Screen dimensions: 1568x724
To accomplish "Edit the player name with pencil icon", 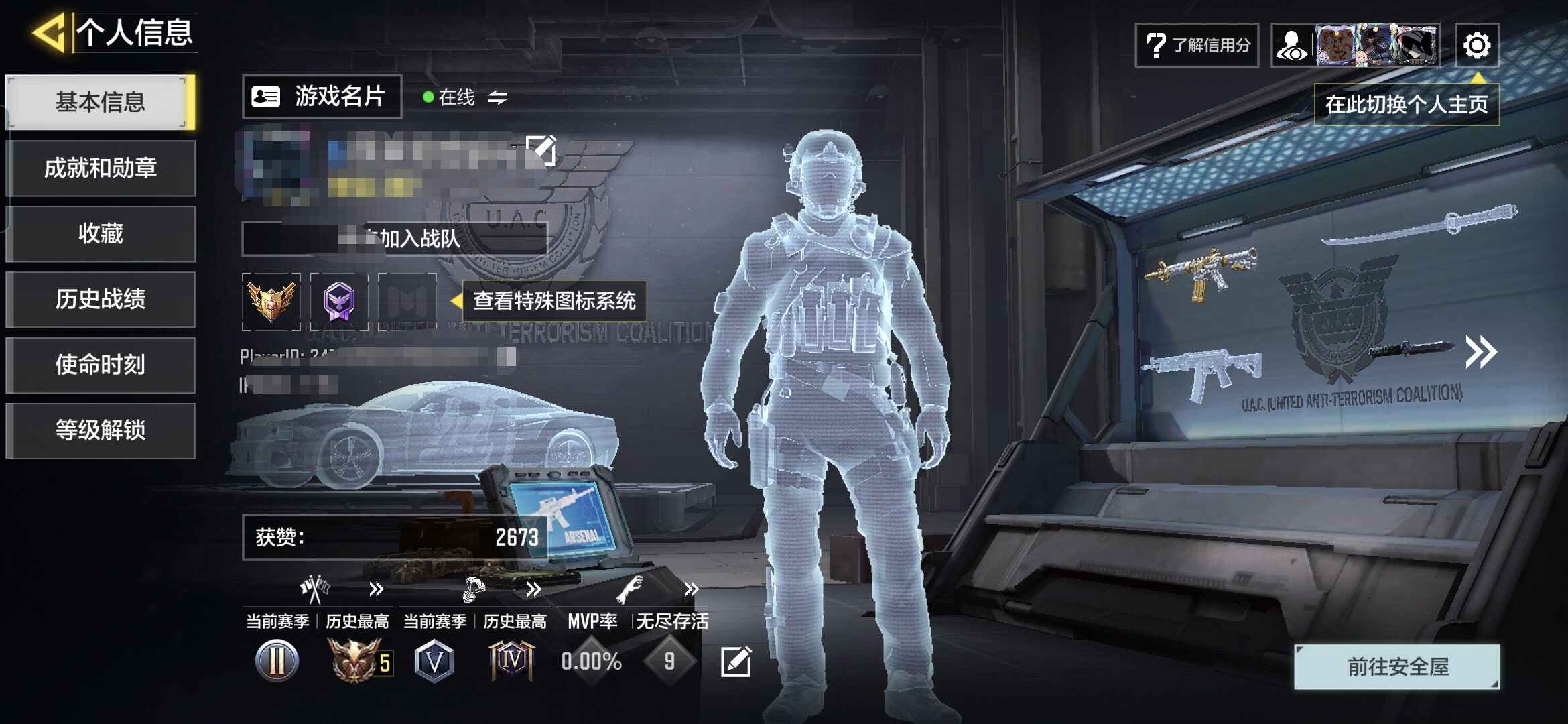I will click(540, 149).
